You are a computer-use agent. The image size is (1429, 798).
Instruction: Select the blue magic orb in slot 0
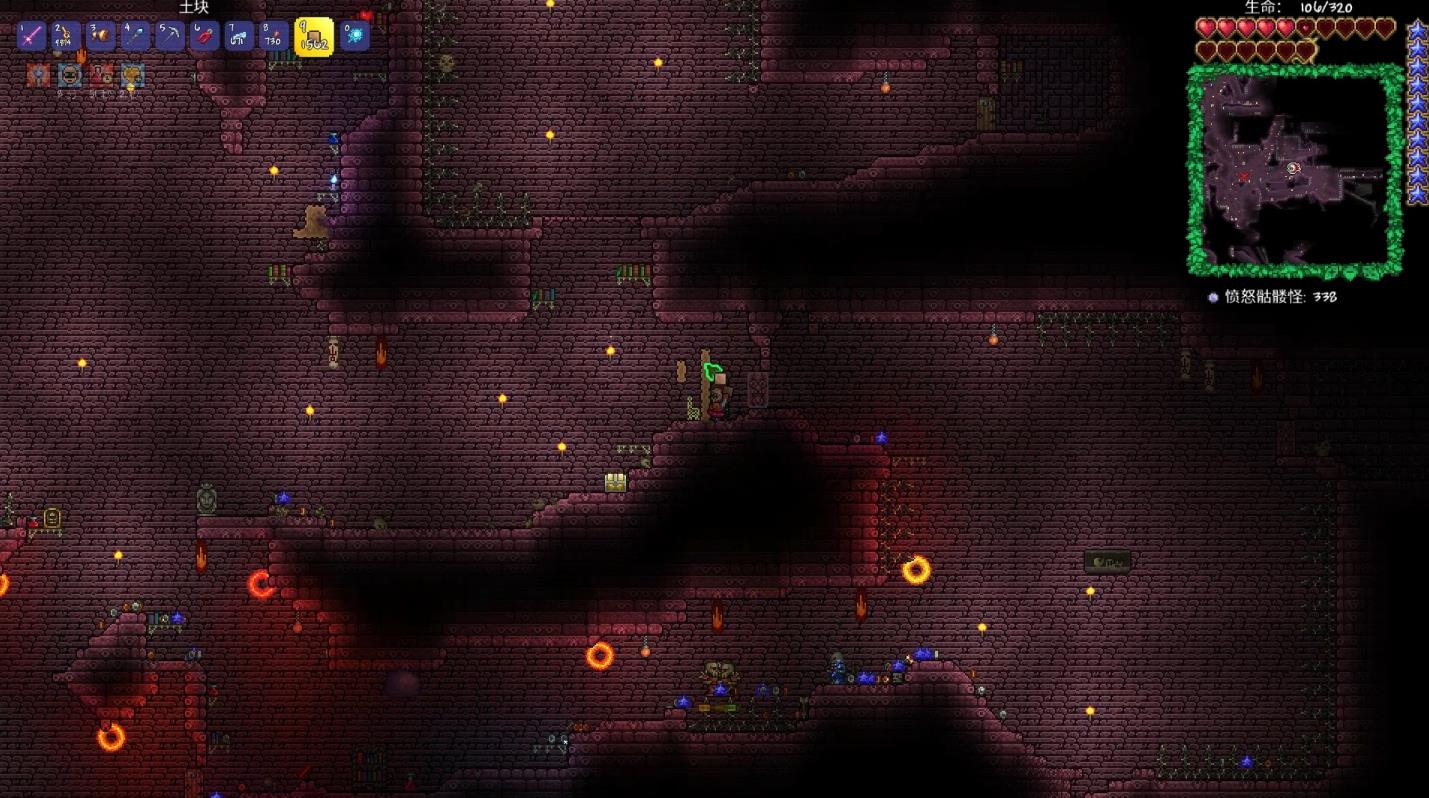[x=354, y=37]
